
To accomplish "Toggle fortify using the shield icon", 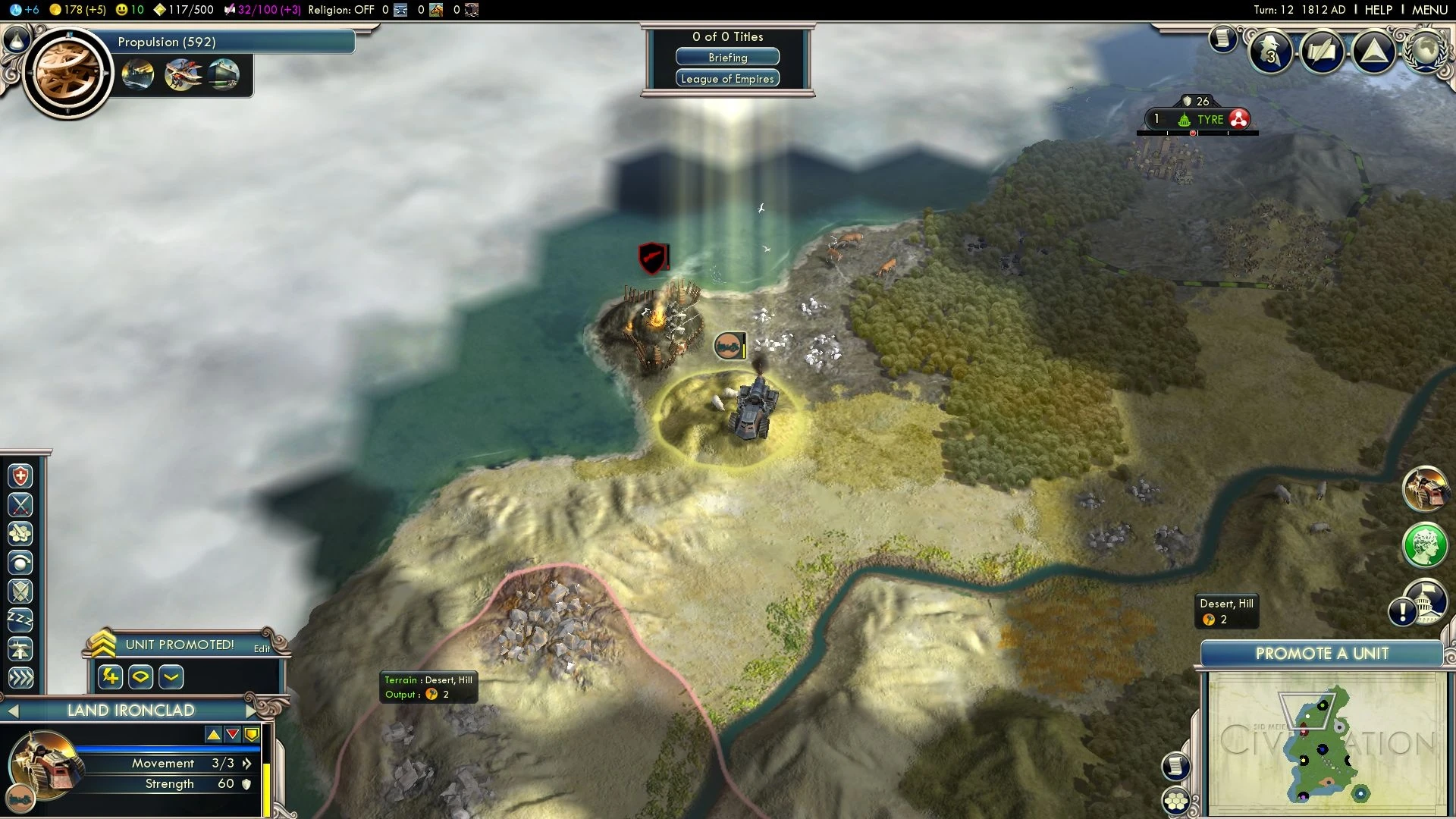I will (x=20, y=590).
